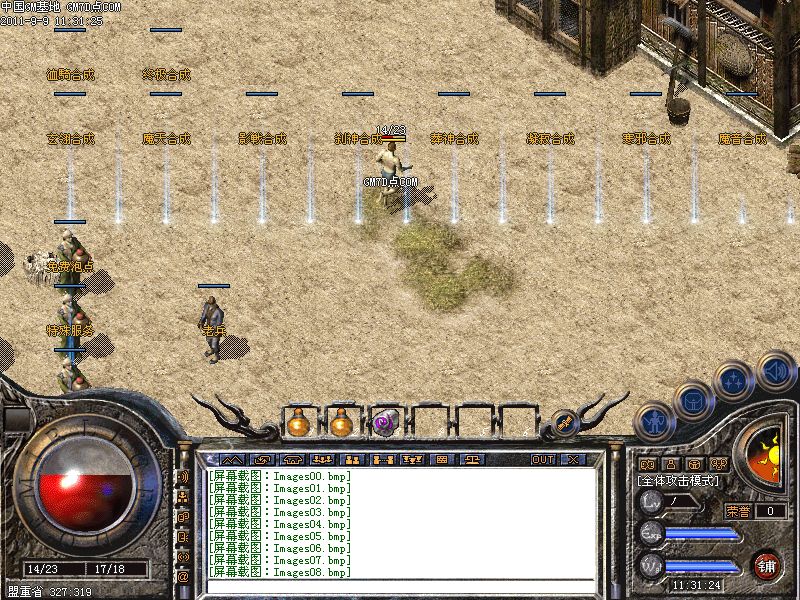800x600 pixels.
Task: Click the OUT button above chat
Action: [x=542, y=459]
